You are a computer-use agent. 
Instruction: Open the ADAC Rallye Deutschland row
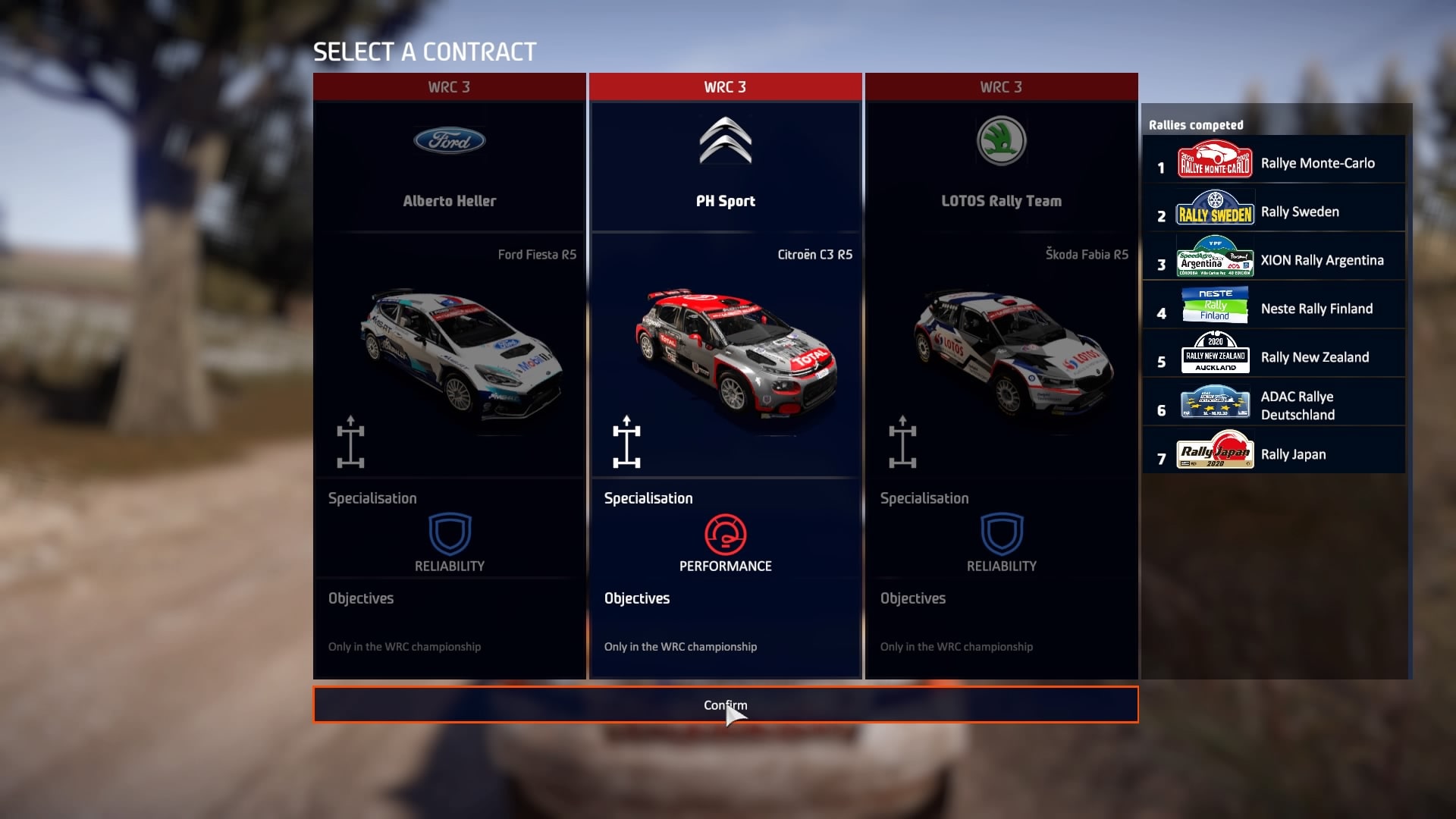click(1274, 405)
